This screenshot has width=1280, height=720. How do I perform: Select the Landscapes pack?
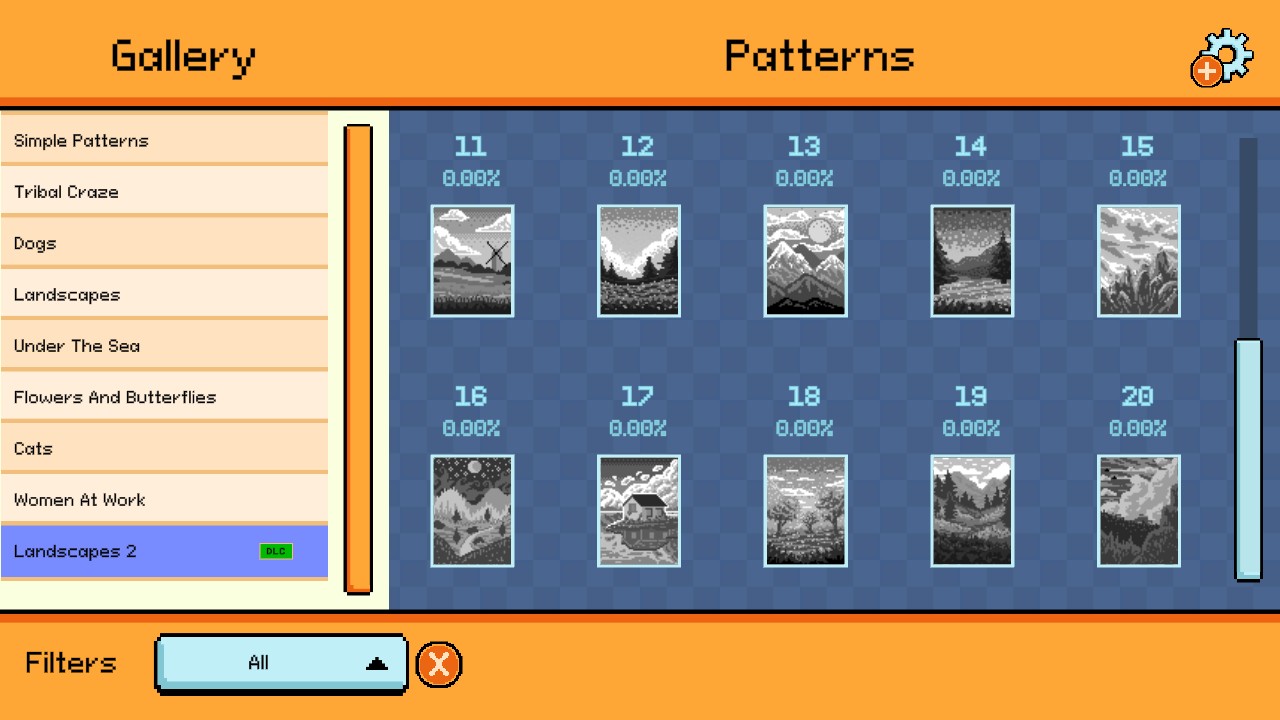pyautogui.click(x=165, y=294)
